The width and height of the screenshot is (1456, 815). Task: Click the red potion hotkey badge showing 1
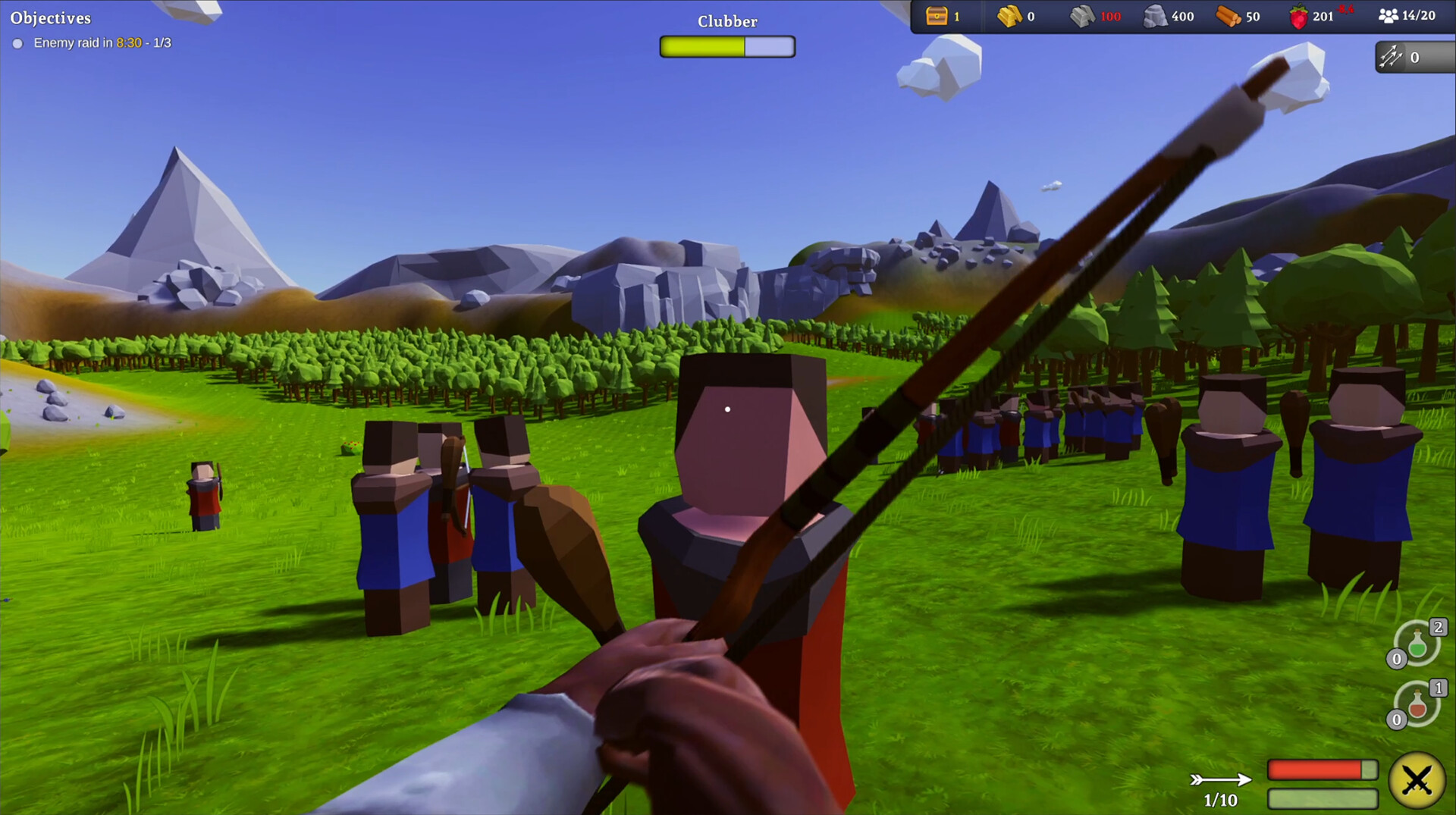click(1437, 688)
